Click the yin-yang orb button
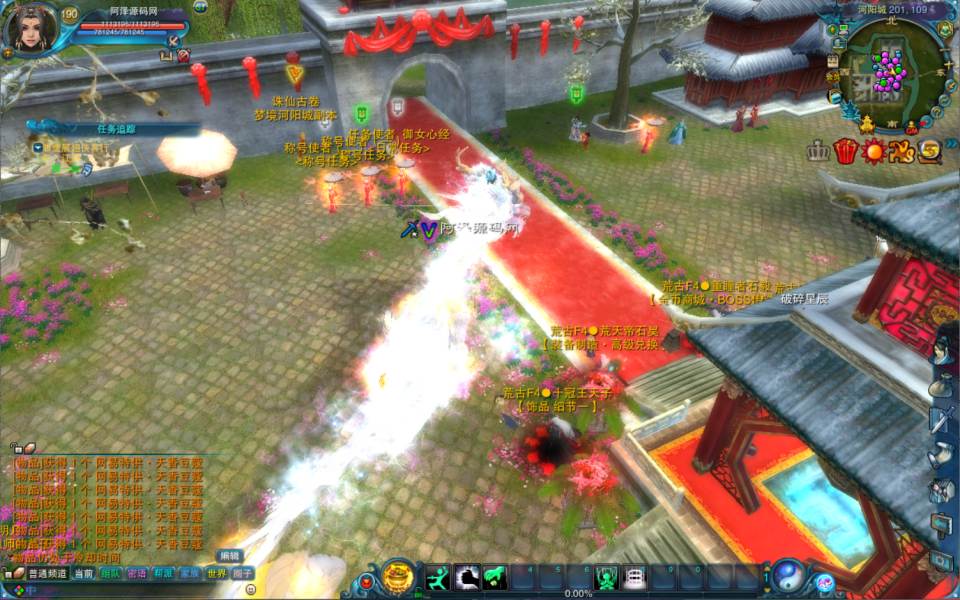960x600 pixels. pos(786,576)
